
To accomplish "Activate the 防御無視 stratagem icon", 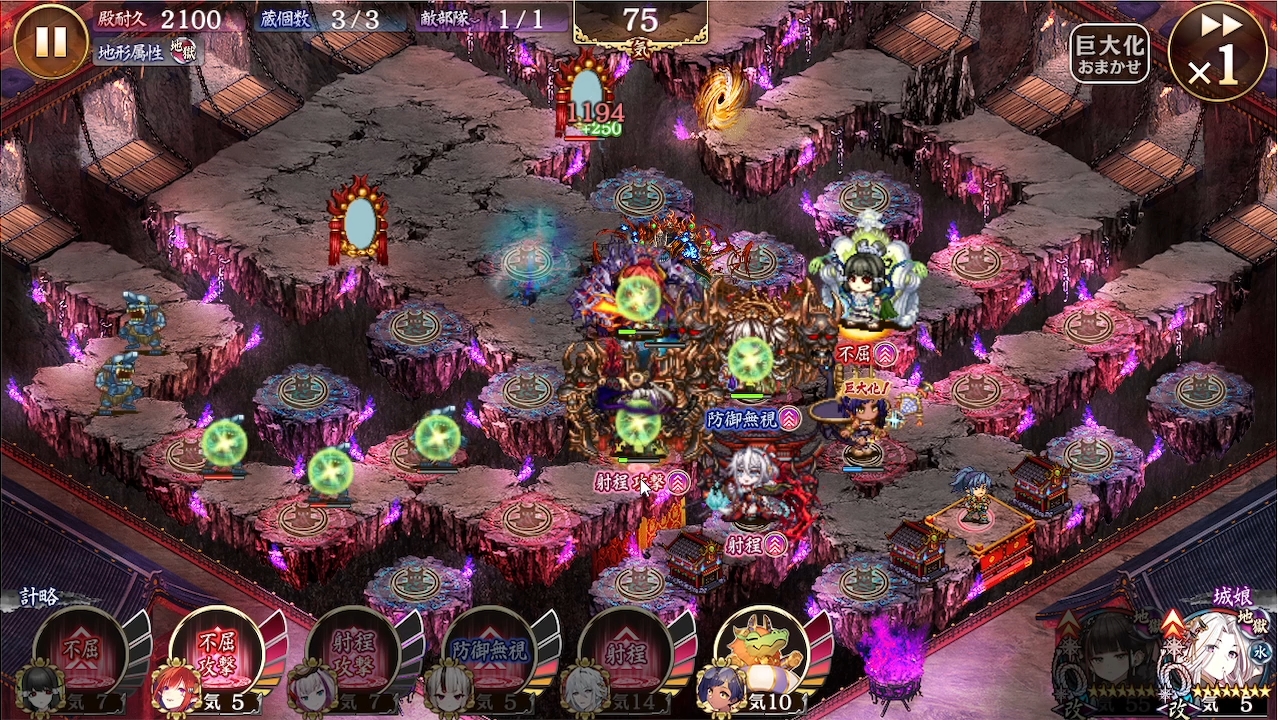I will pos(489,652).
